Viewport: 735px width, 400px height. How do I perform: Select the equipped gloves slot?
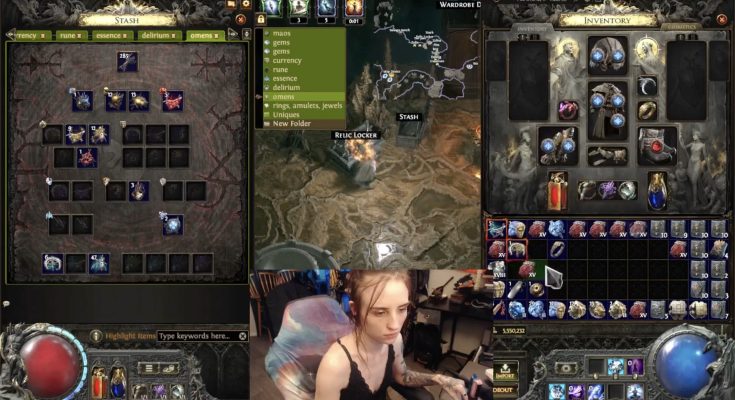(558, 145)
